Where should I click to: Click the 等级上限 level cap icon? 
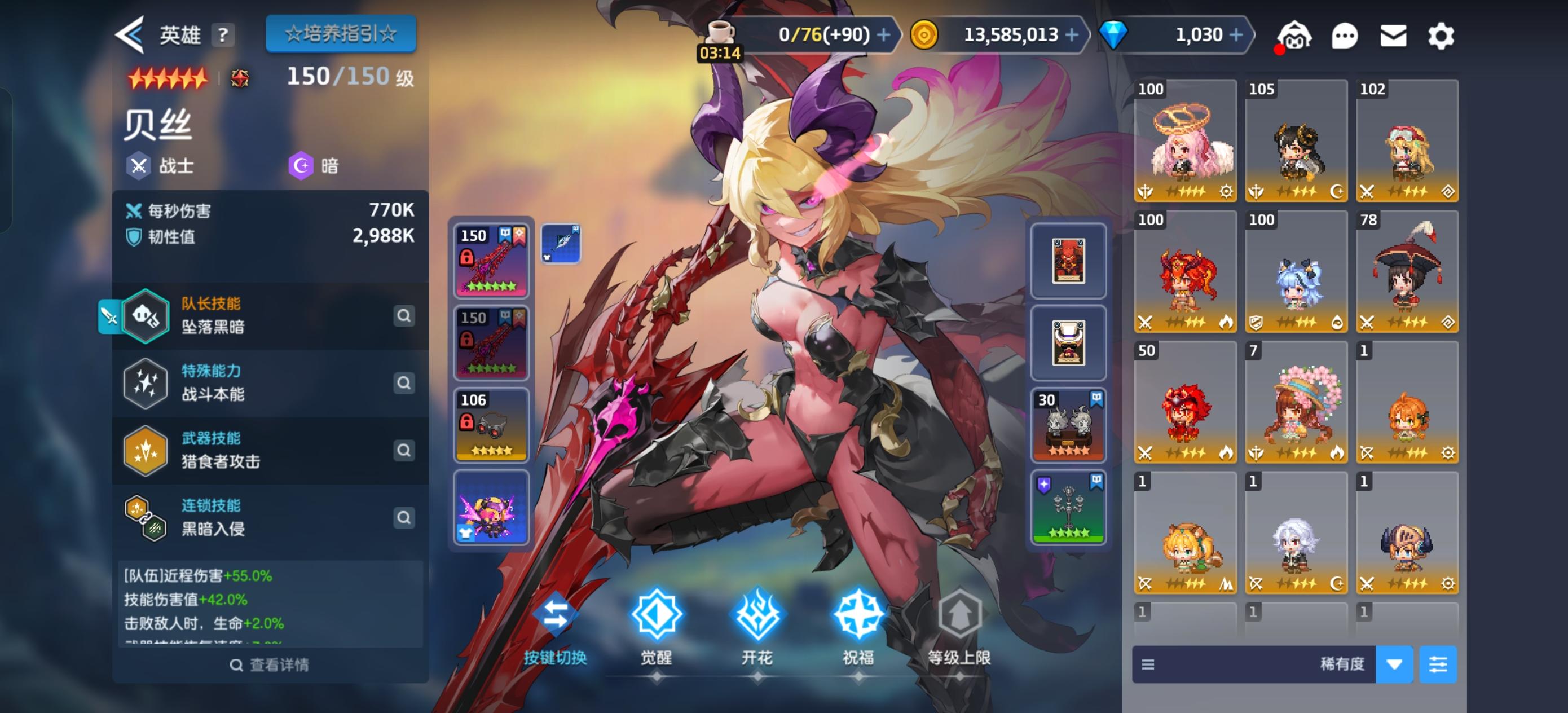(961, 617)
